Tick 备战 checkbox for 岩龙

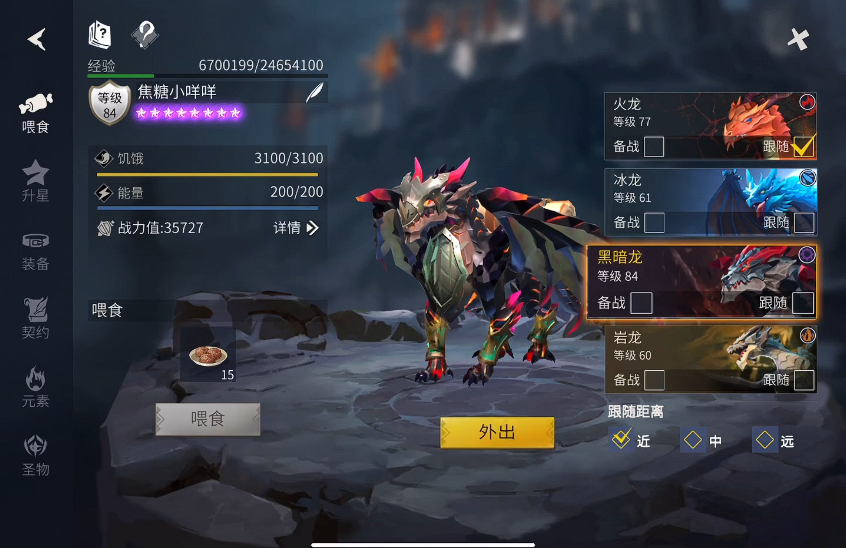tap(654, 380)
